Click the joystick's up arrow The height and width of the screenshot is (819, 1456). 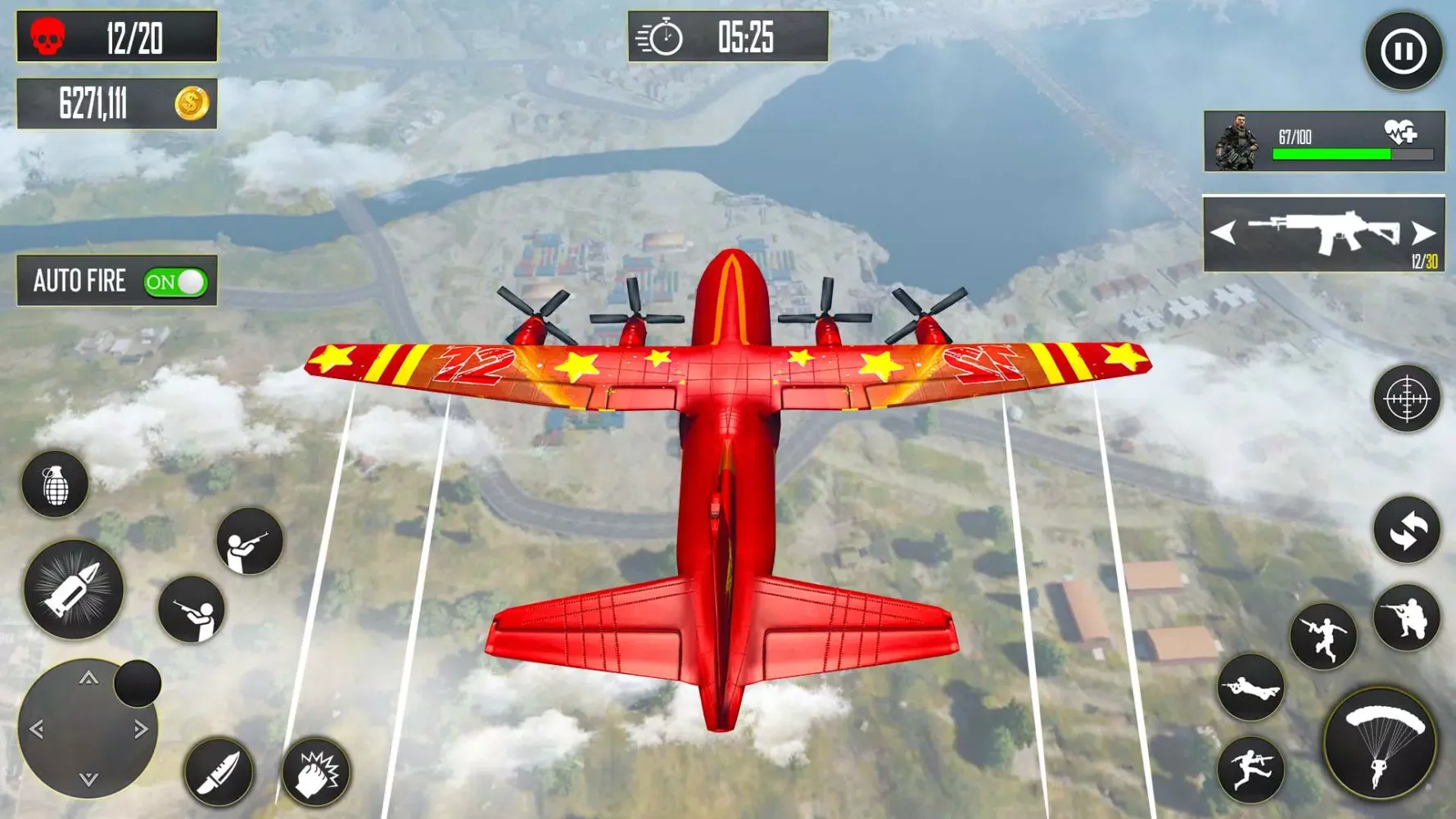tap(88, 678)
